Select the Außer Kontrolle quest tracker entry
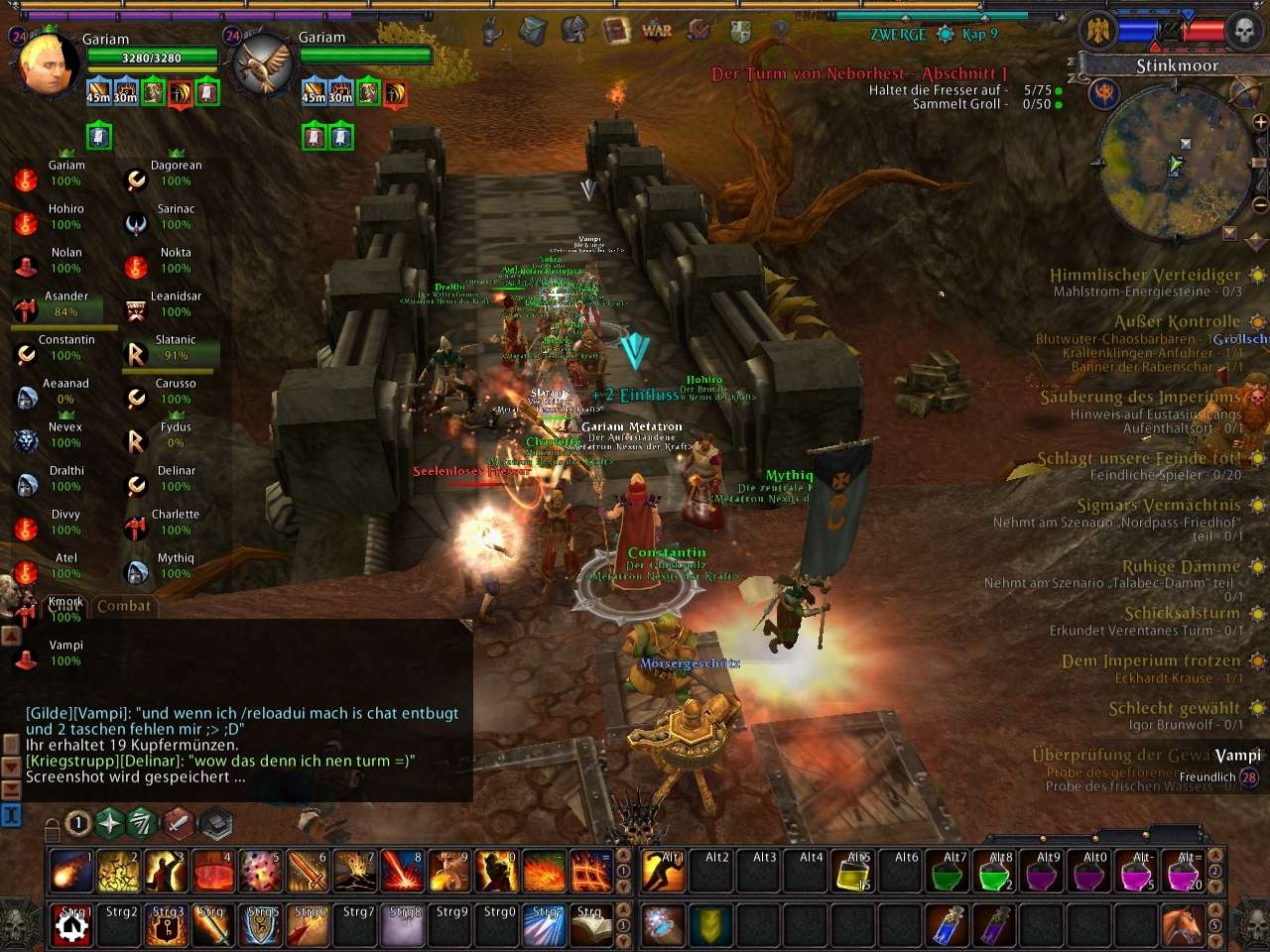The width and height of the screenshot is (1270, 952). tap(1177, 321)
